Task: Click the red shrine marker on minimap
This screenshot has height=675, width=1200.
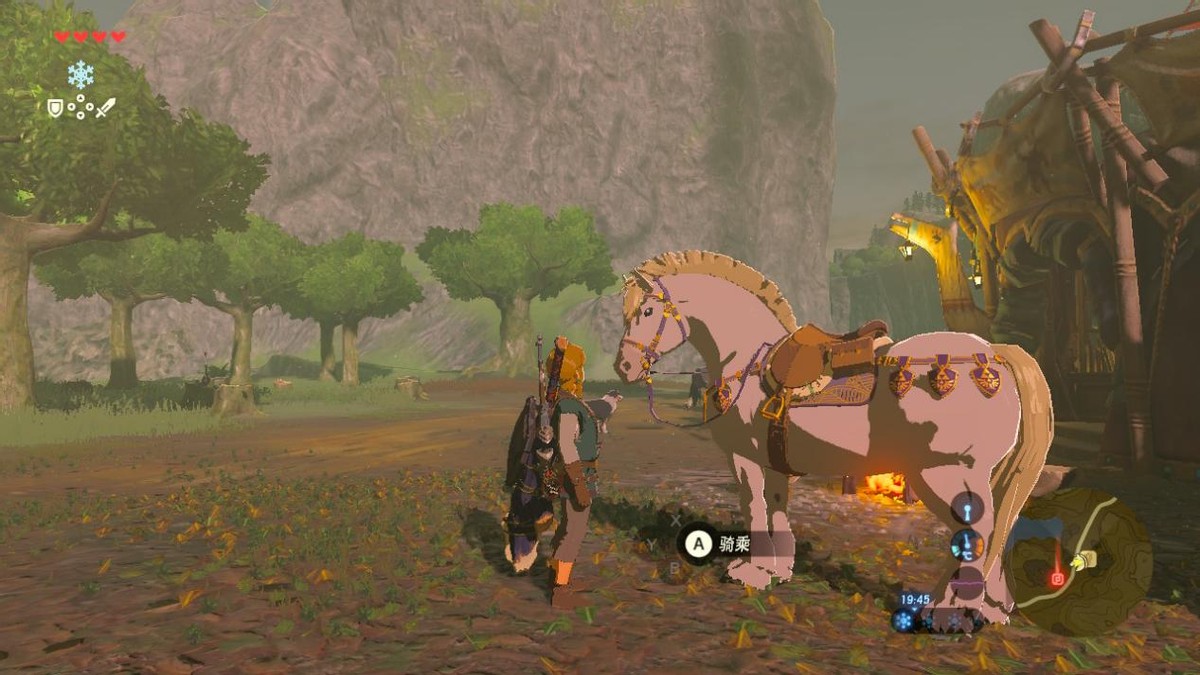Action: (1057, 579)
